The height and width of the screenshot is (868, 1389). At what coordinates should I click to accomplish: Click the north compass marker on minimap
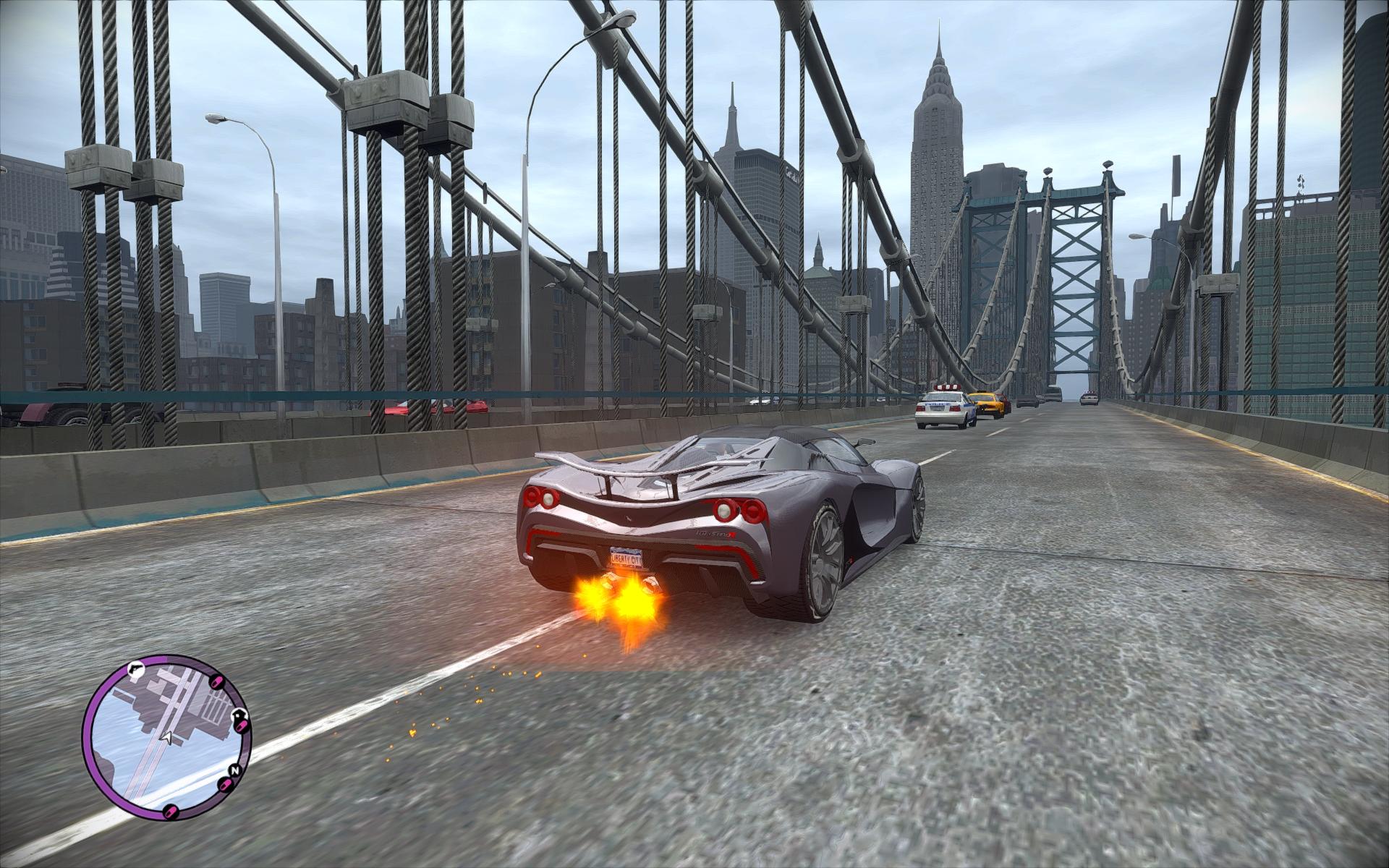pyautogui.click(x=234, y=770)
